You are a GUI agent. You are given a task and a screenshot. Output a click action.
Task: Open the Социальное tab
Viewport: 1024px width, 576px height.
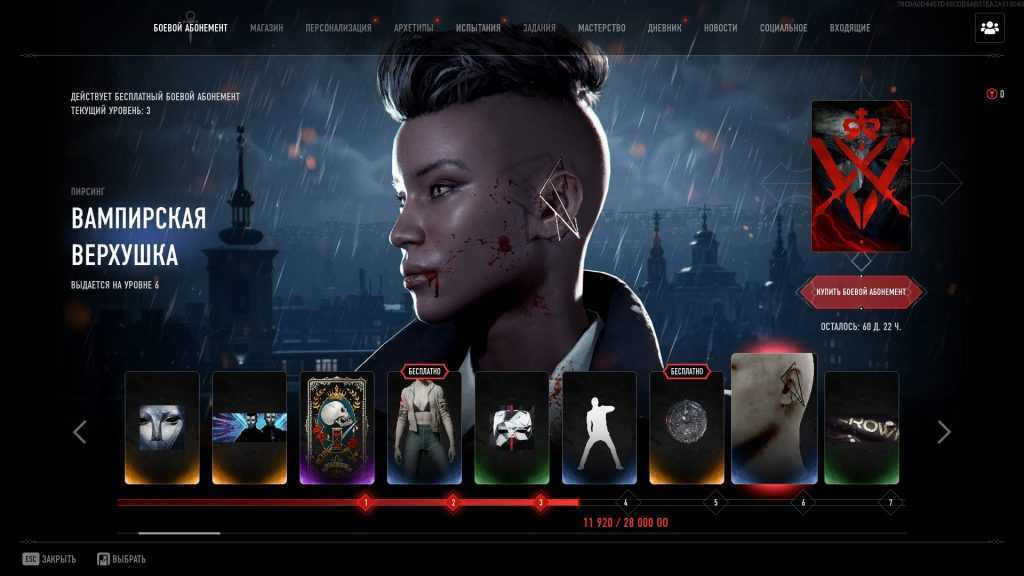coord(783,28)
